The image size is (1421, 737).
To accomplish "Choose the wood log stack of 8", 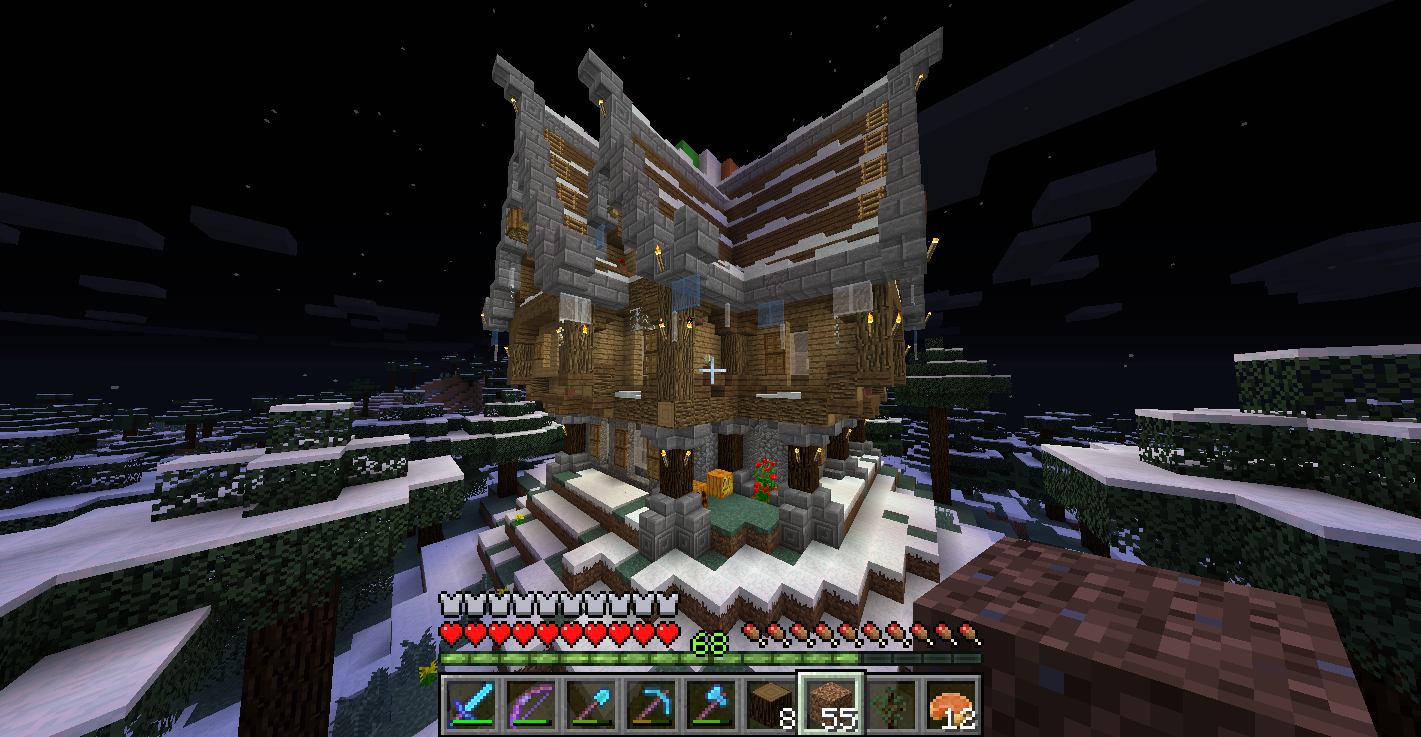I will 770,703.
